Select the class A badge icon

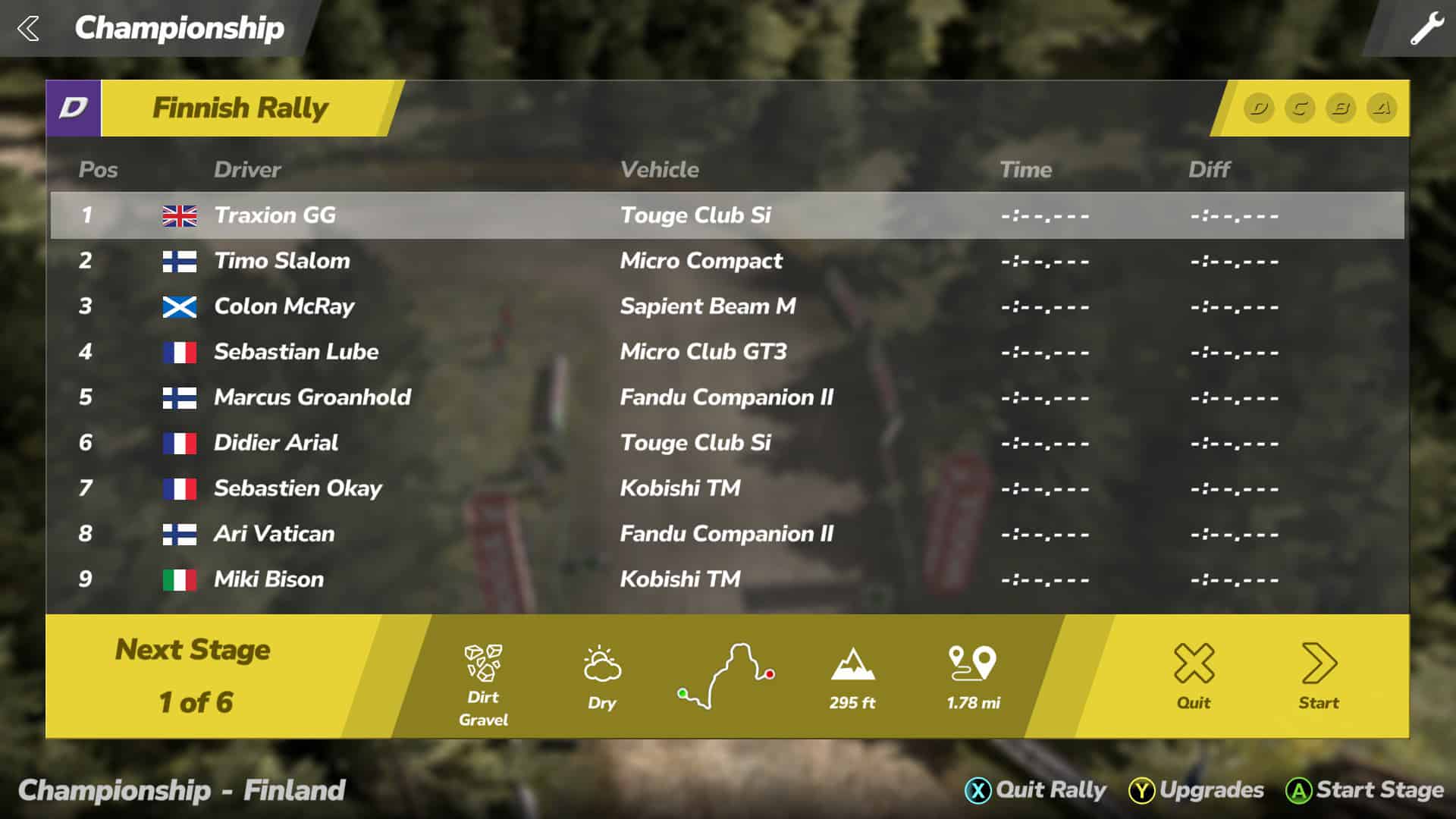[1382, 108]
